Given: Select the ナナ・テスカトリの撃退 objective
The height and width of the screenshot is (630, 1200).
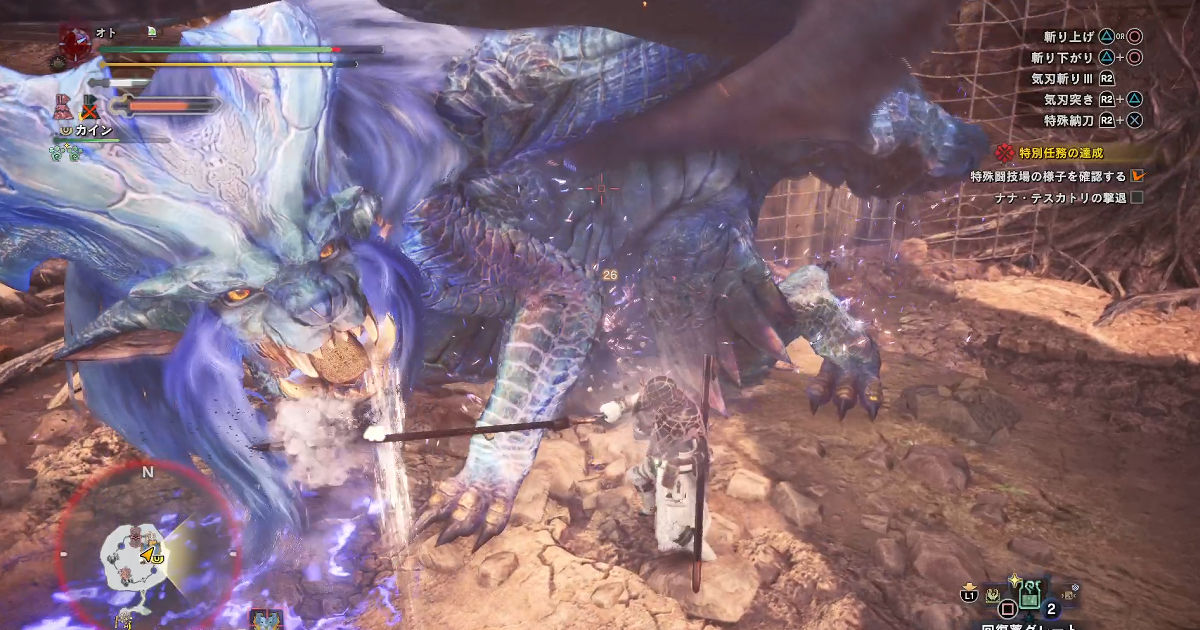Looking at the screenshot, I should [x=1061, y=197].
